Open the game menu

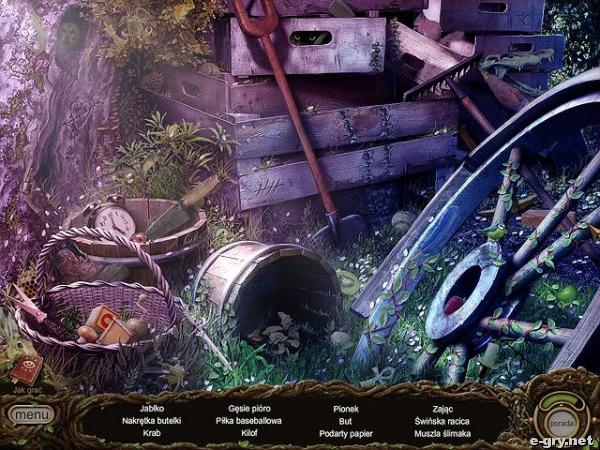click(32, 413)
